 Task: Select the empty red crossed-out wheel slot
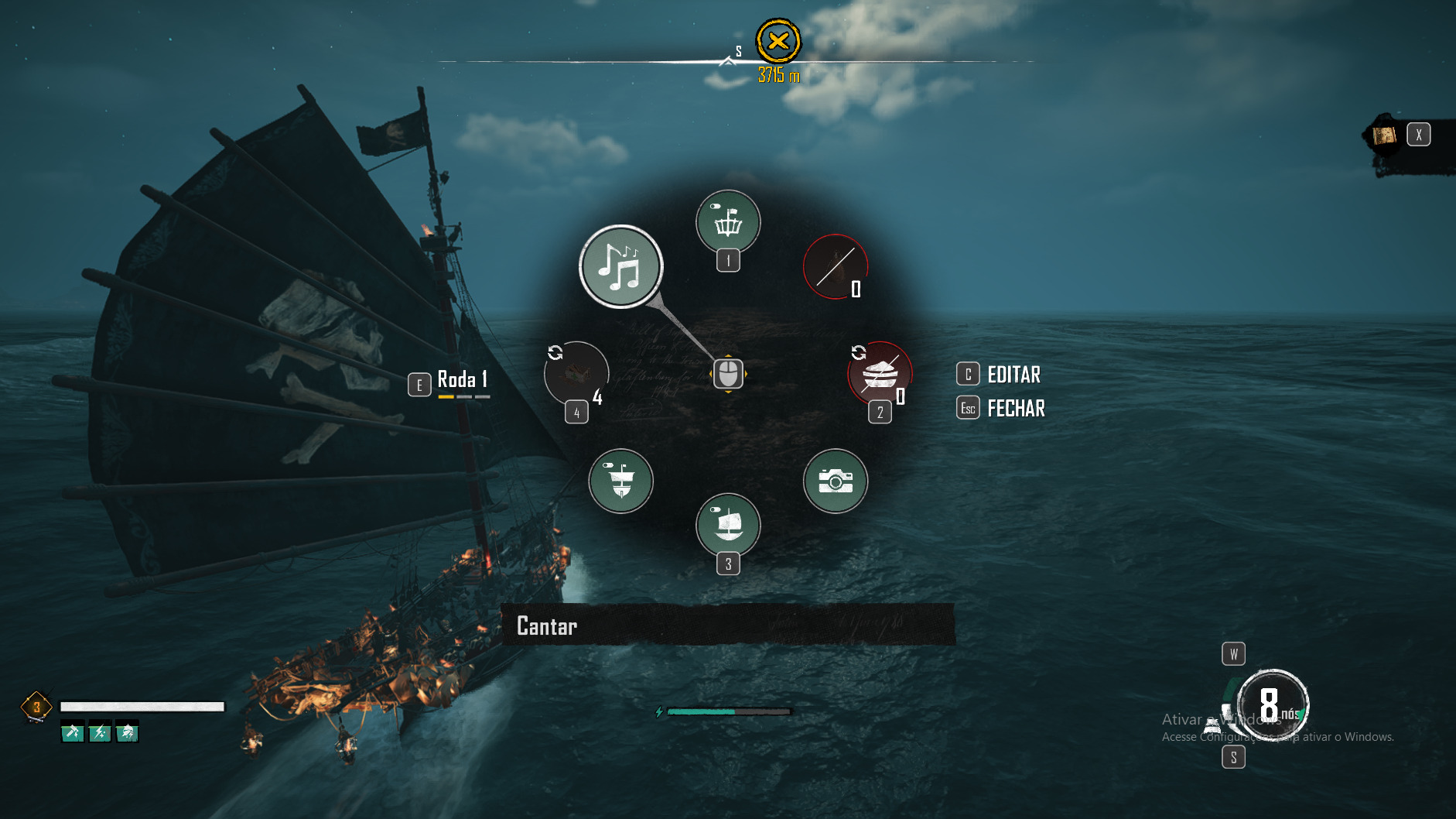pos(835,267)
